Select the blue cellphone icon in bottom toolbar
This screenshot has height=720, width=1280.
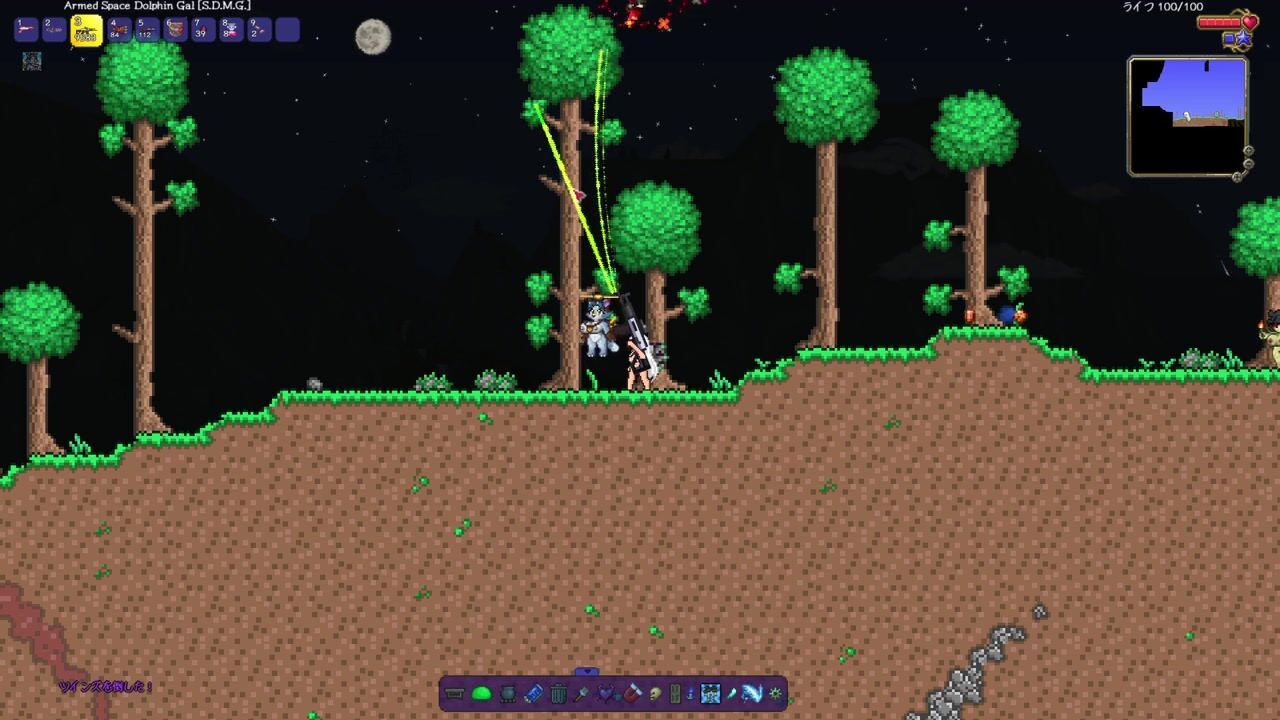click(533, 694)
